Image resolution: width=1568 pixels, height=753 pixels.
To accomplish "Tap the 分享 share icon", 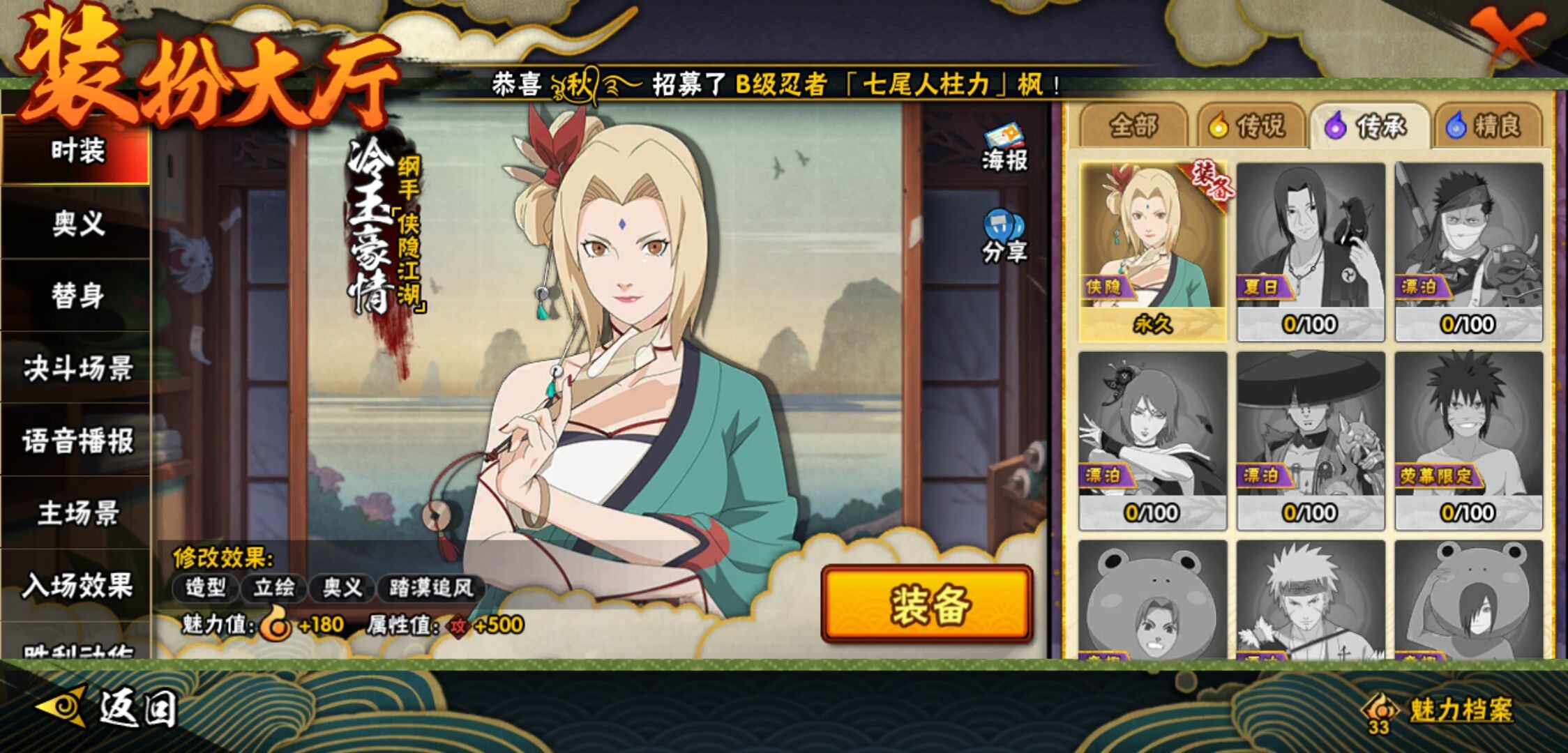I will 1004,237.
